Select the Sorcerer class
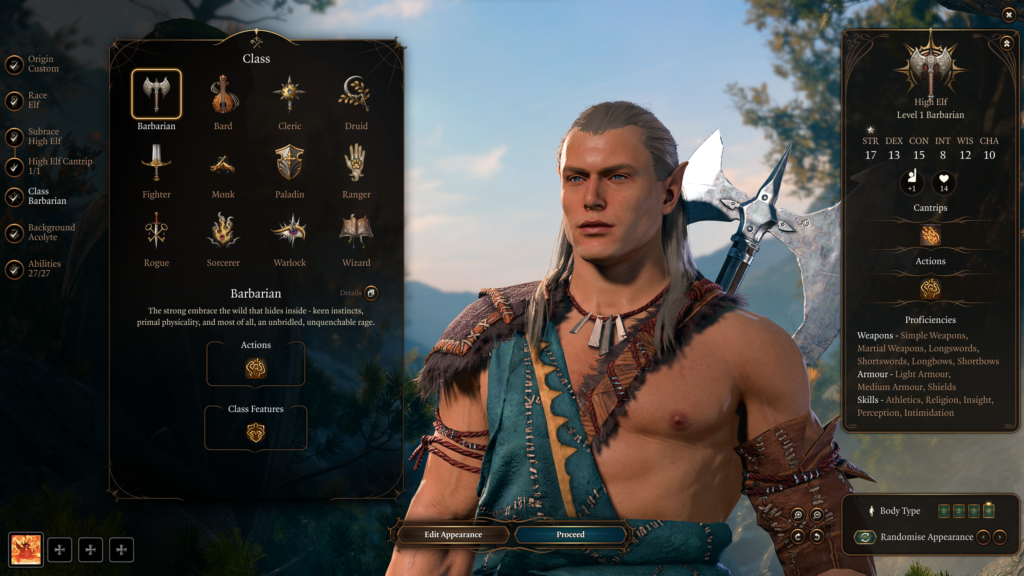This screenshot has width=1024, height=576. pos(223,231)
